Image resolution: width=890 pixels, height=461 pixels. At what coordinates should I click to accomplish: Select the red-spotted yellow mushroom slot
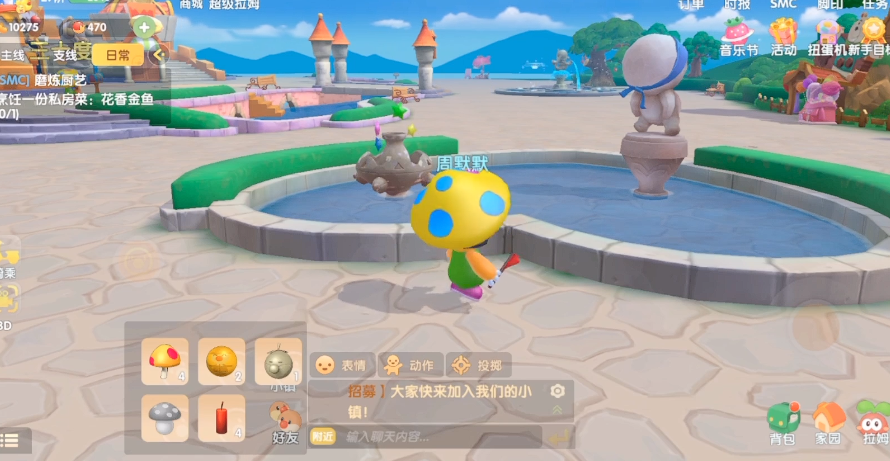point(165,361)
